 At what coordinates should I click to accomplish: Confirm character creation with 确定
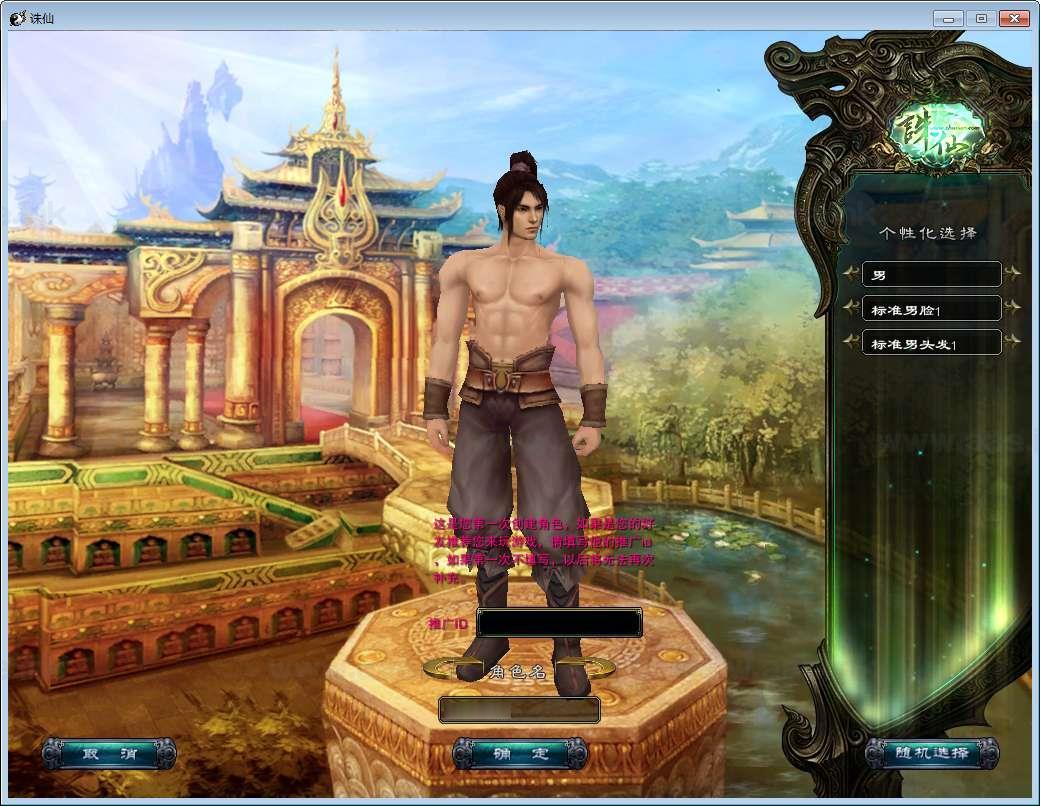(x=520, y=754)
